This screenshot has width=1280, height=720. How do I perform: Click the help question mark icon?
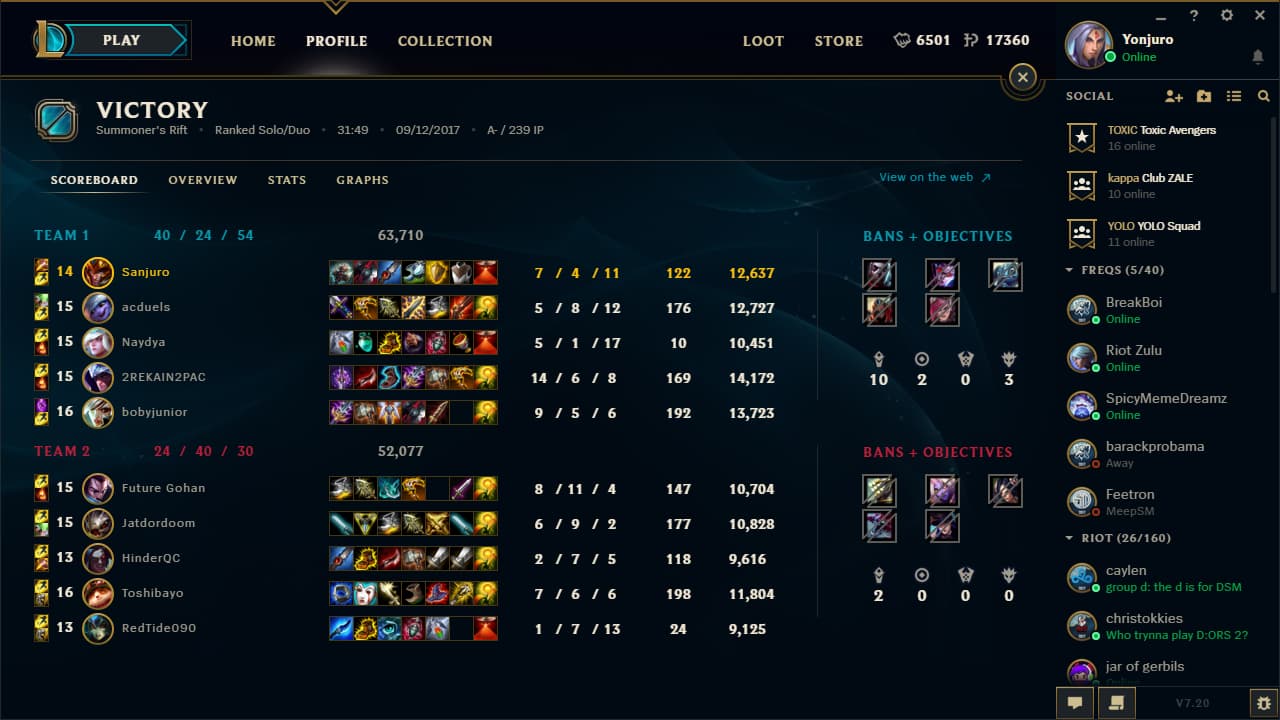point(1193,15)
